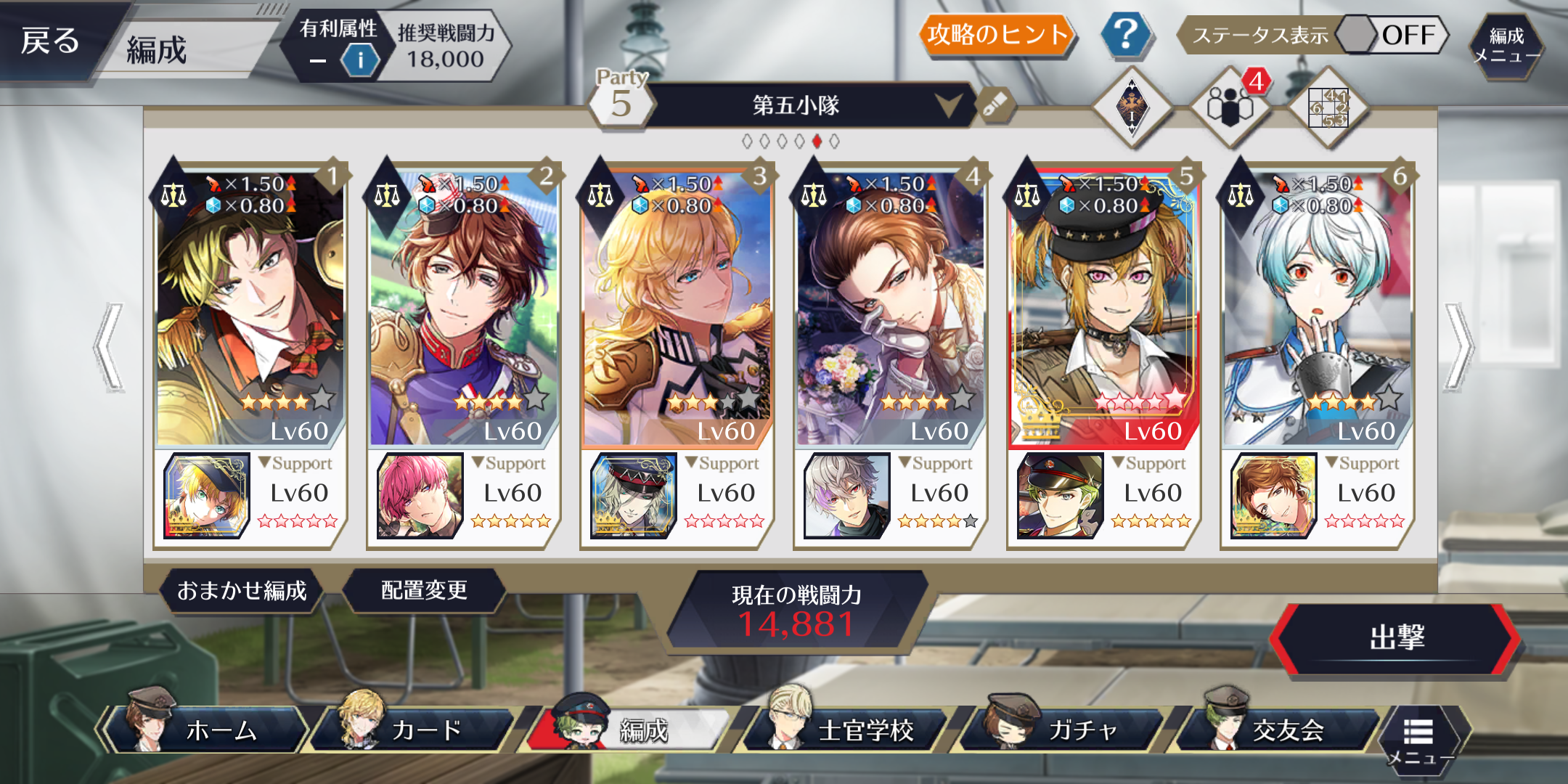
Task: Go back with the 戻る button
Action: [49, 41]
